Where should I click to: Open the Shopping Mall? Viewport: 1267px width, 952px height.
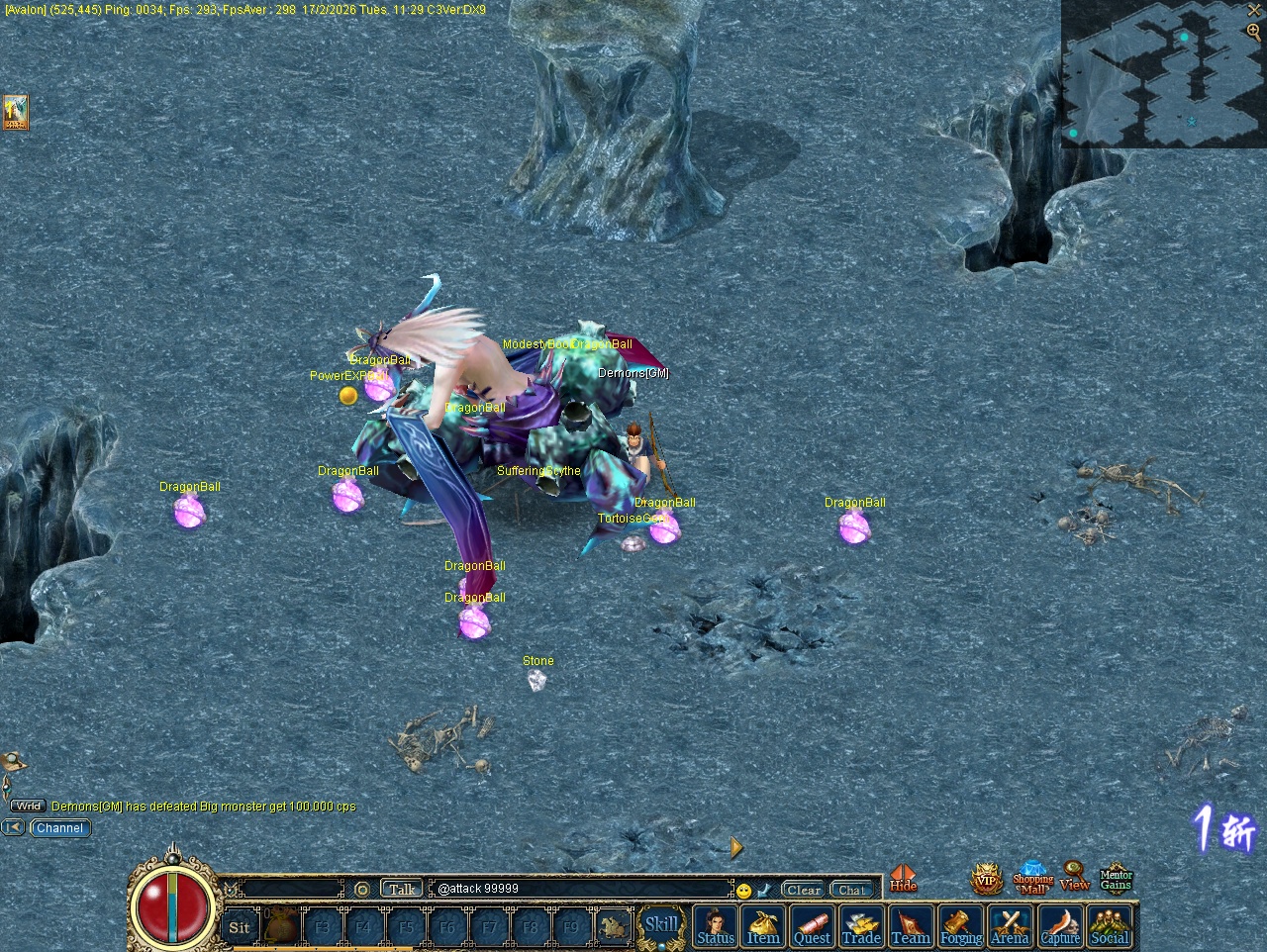pyautogui.click(x=1032, y=879)
